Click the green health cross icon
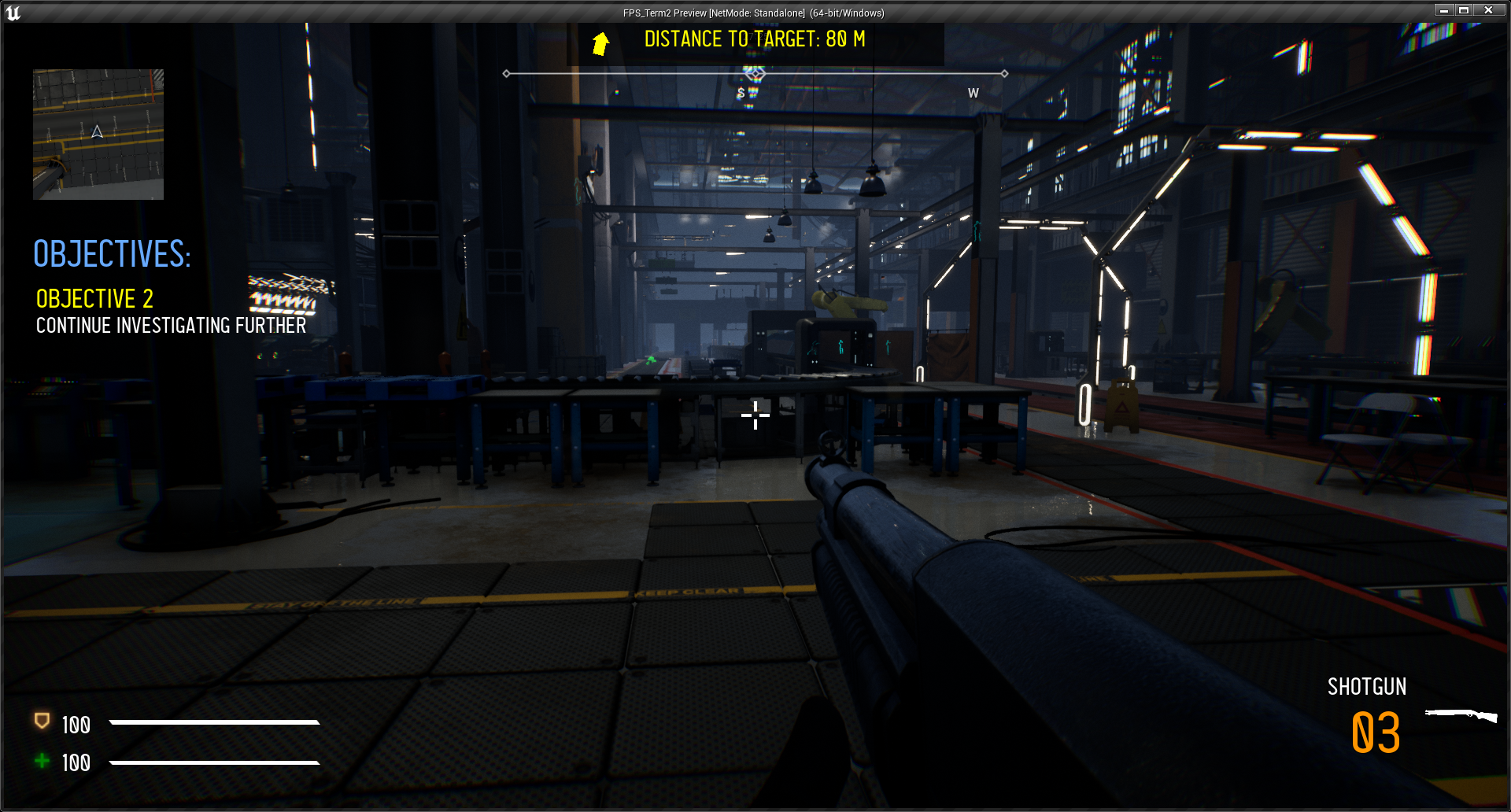 [x=42, y=760]
